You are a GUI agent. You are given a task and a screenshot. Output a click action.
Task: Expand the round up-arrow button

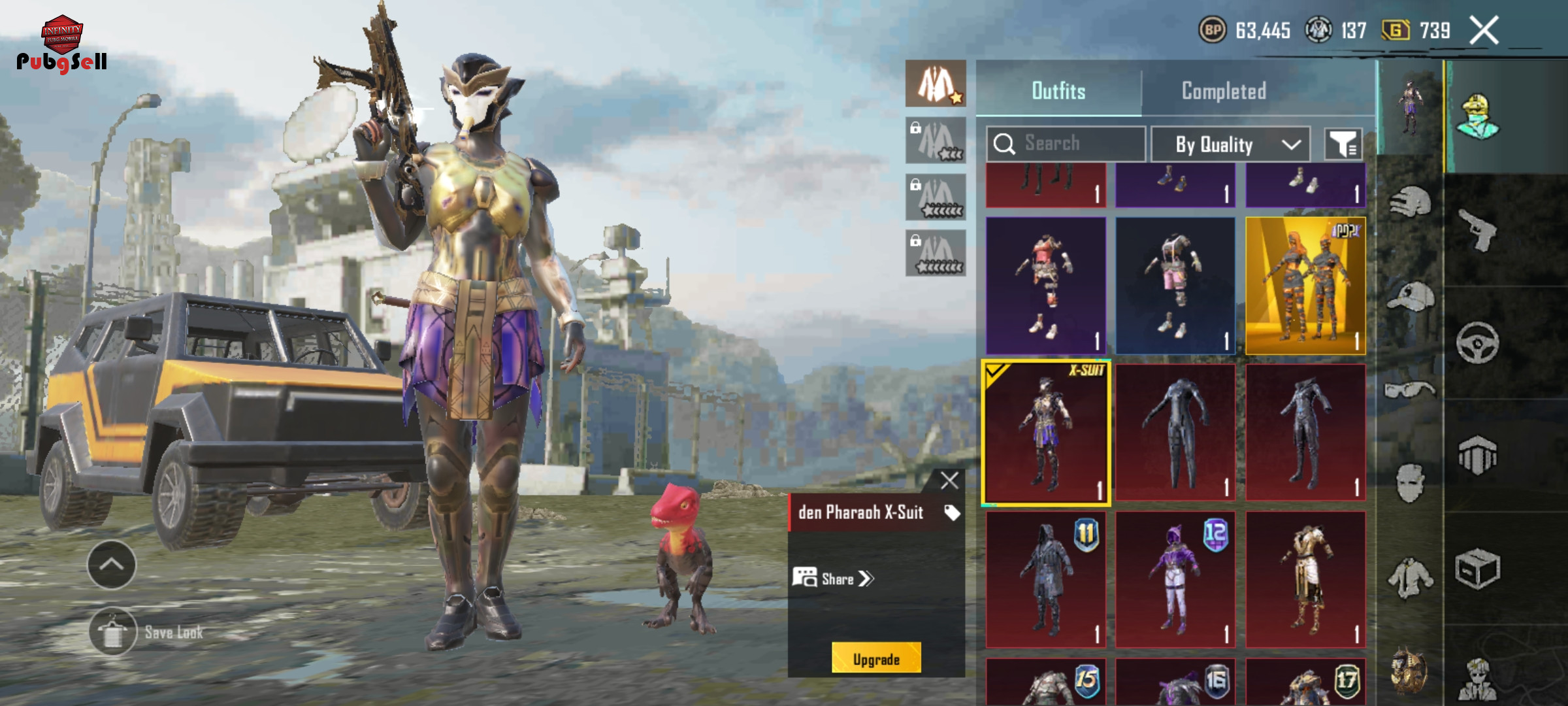tap(112, 565)
